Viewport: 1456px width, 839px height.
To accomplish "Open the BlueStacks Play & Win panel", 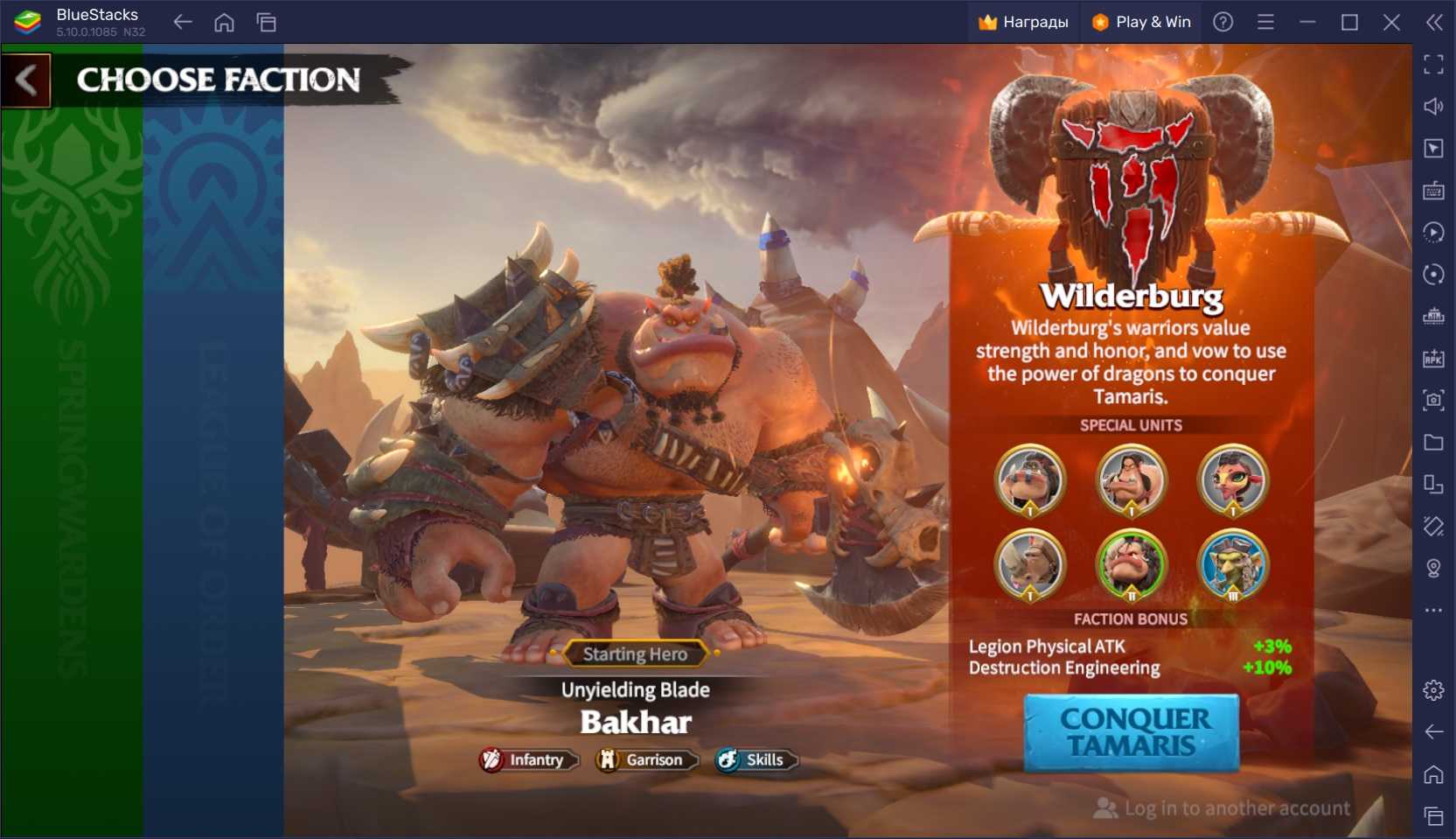I will pyautogui.click(x=1141, y=22).
